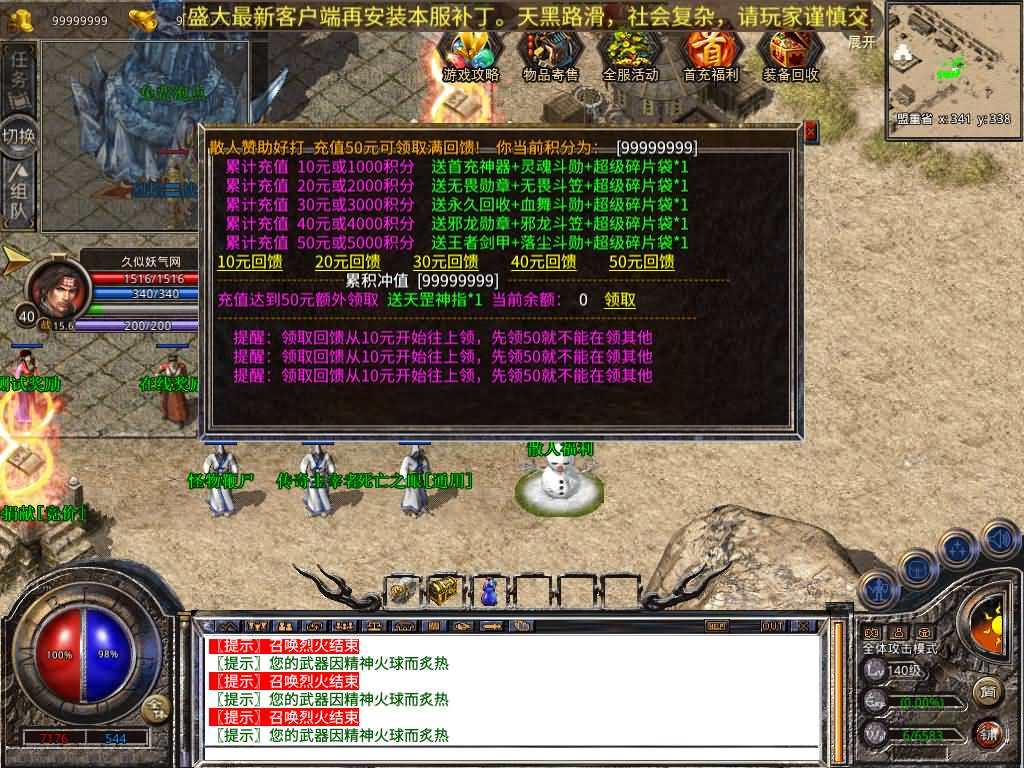Viewport: 1024px width, 768px height.
Task: Select the golden treasure chest hotbar slot
Action: pyautogui.click(x=443, y=591)
